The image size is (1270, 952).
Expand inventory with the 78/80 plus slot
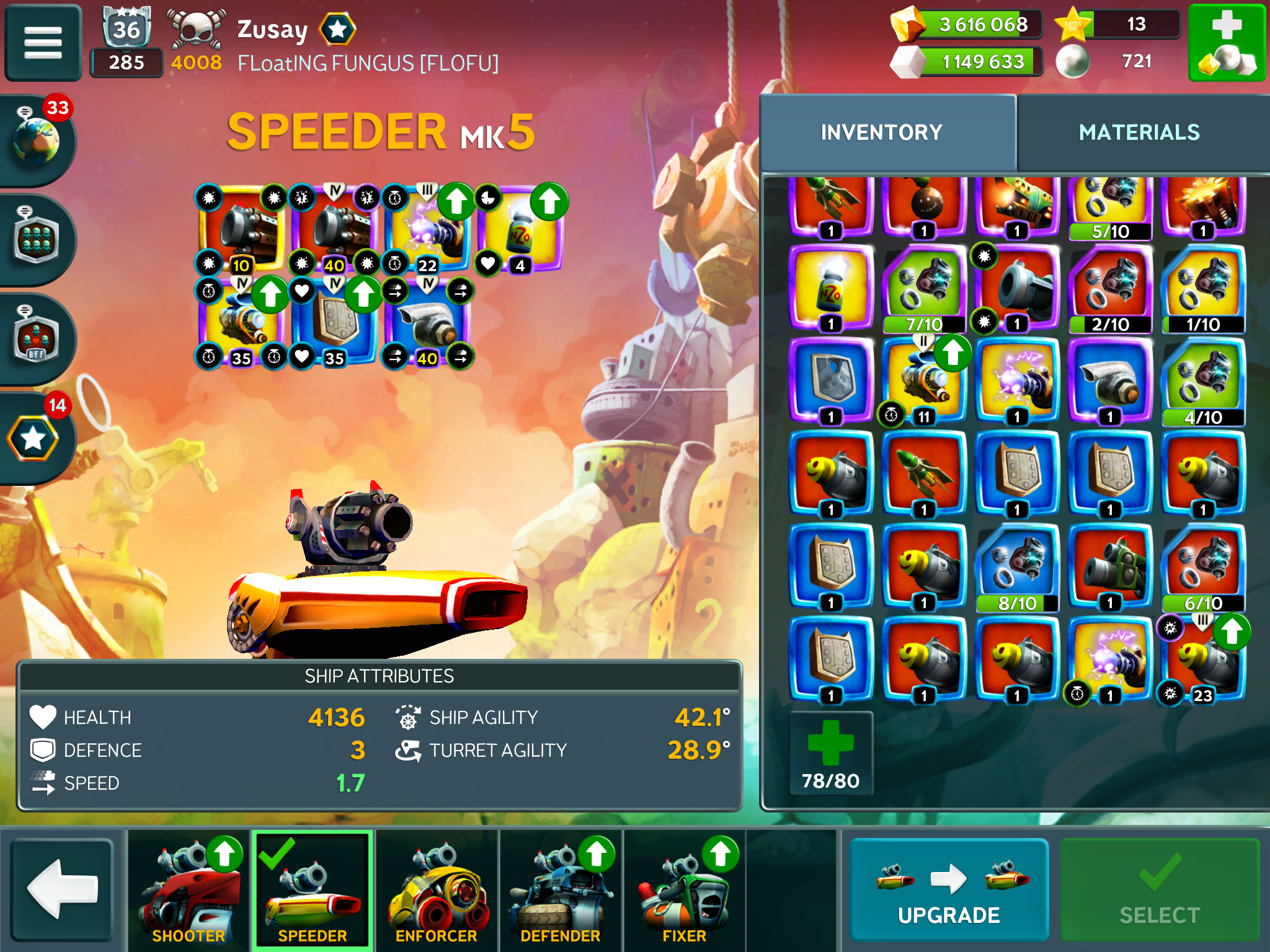(830, 752)
